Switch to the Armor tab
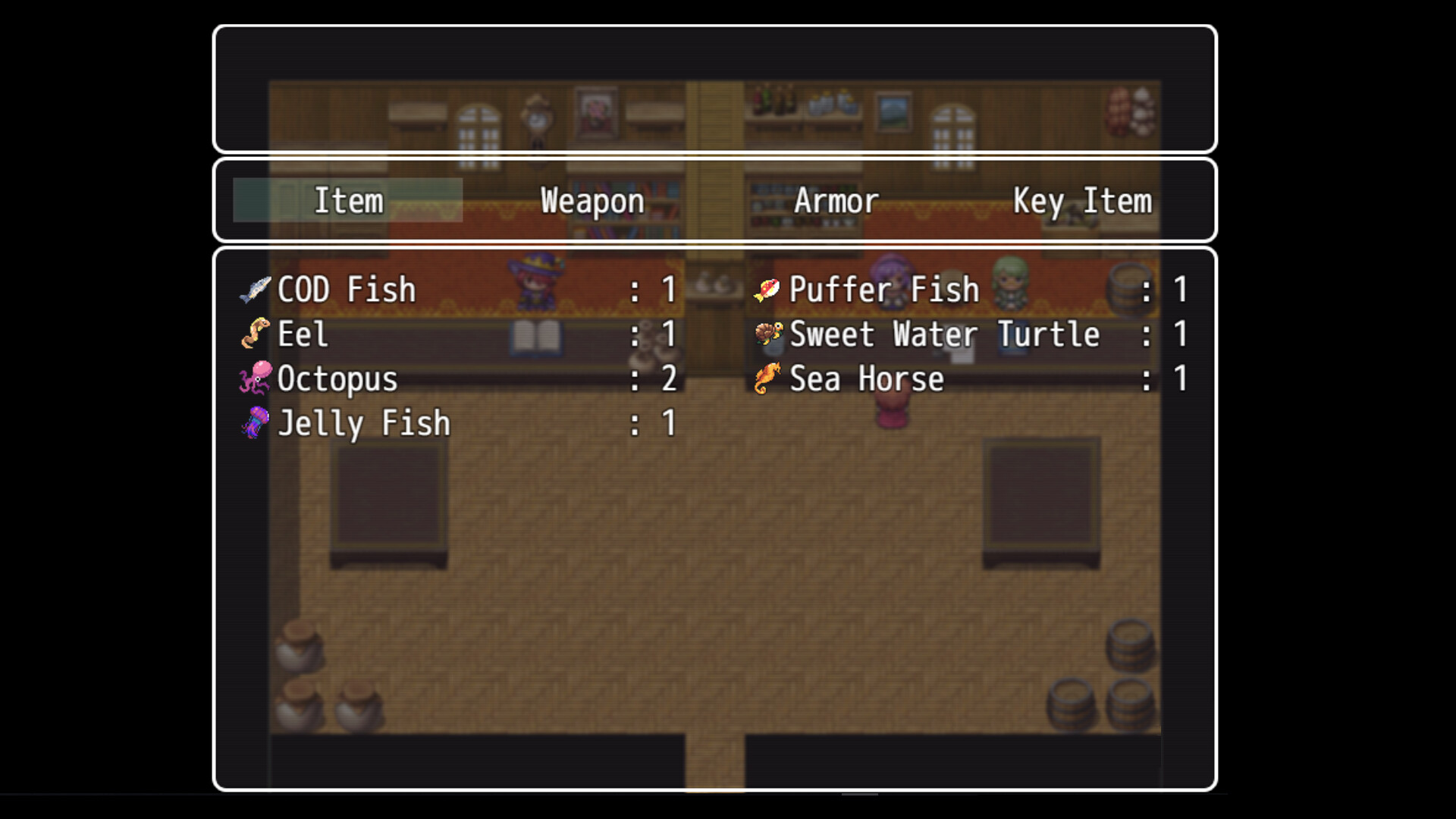1456x819 pixels. click(x=836, y=200)
